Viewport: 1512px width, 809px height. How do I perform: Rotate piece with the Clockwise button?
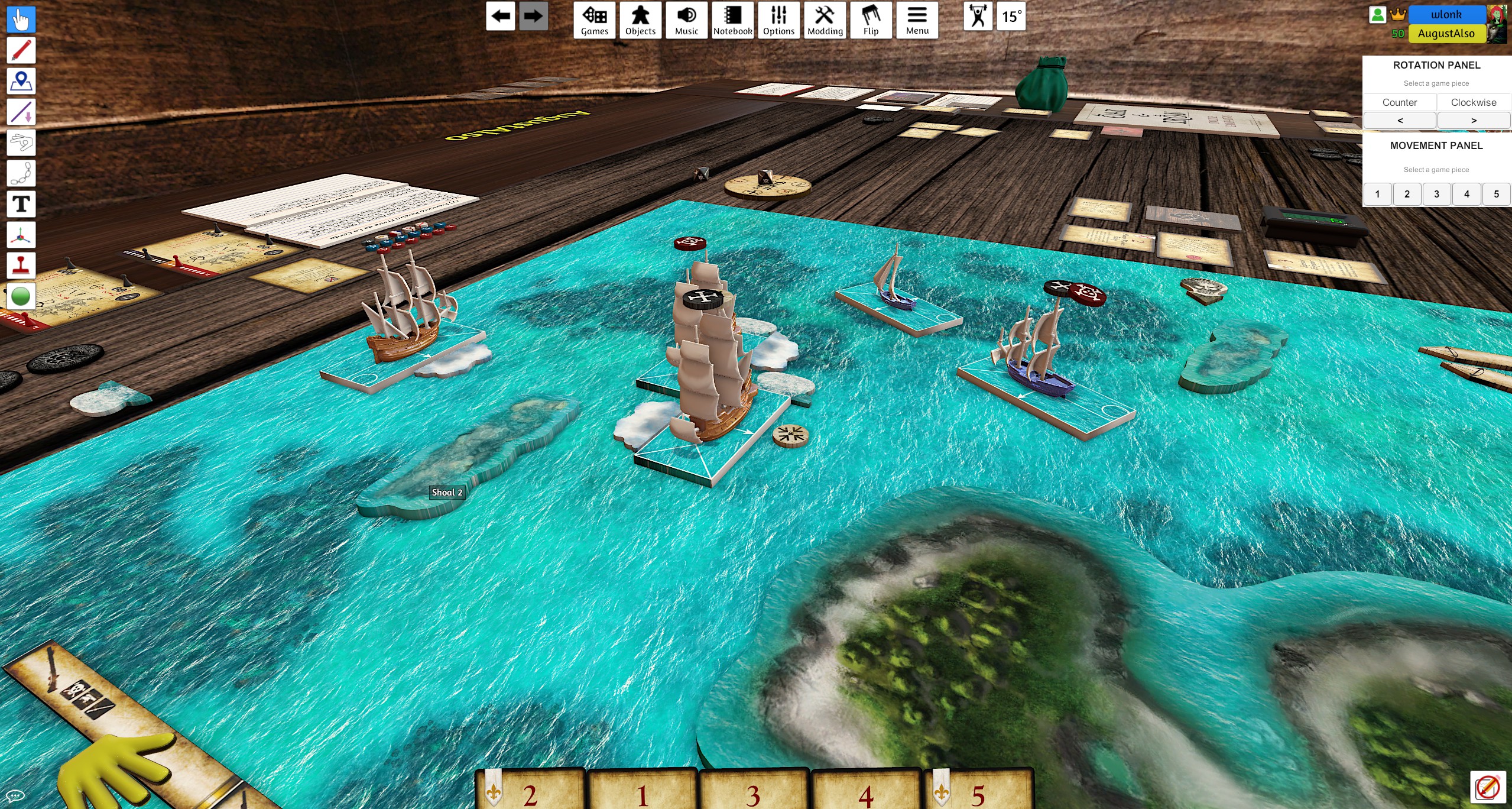point(1473,102)
